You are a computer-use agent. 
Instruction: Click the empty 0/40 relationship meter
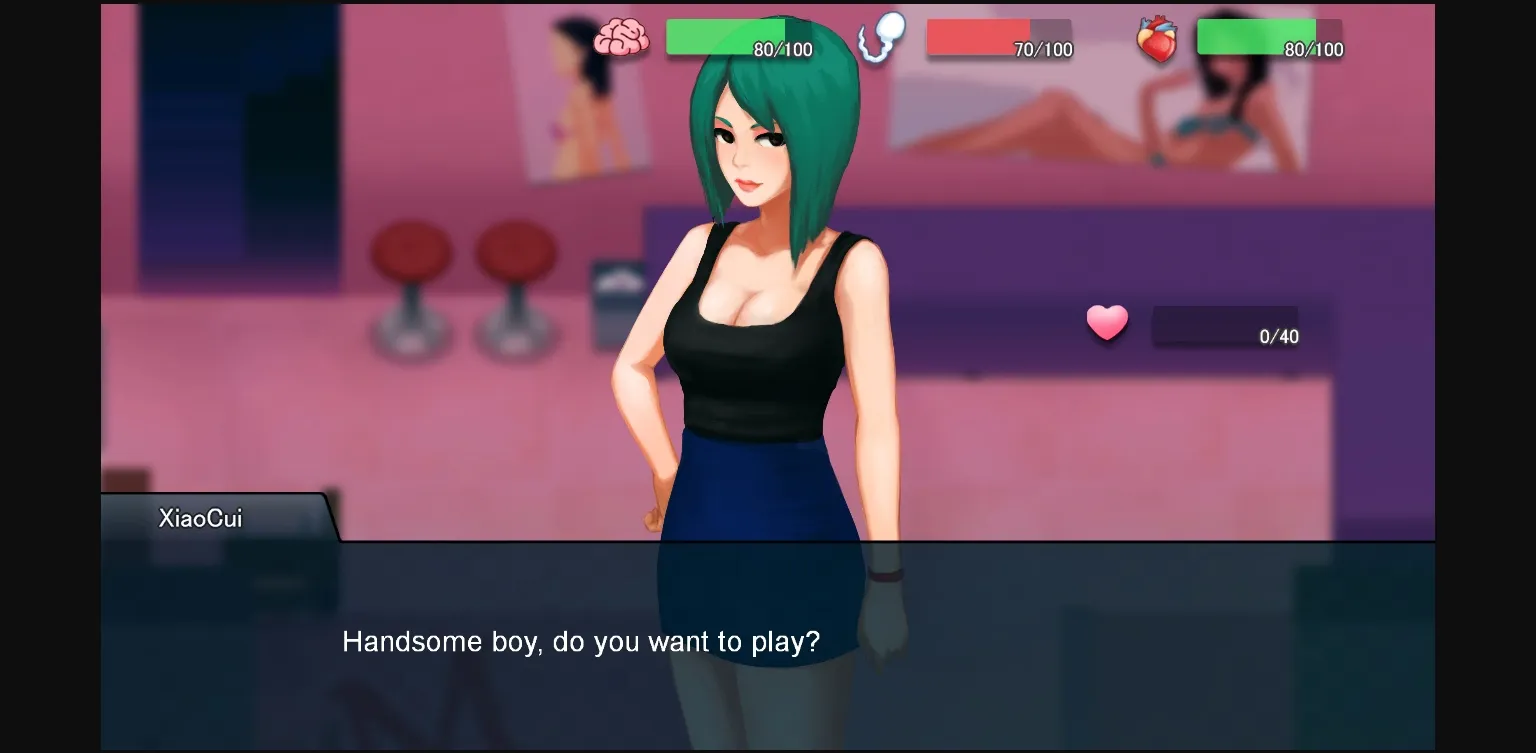[x=1225, y=325]
